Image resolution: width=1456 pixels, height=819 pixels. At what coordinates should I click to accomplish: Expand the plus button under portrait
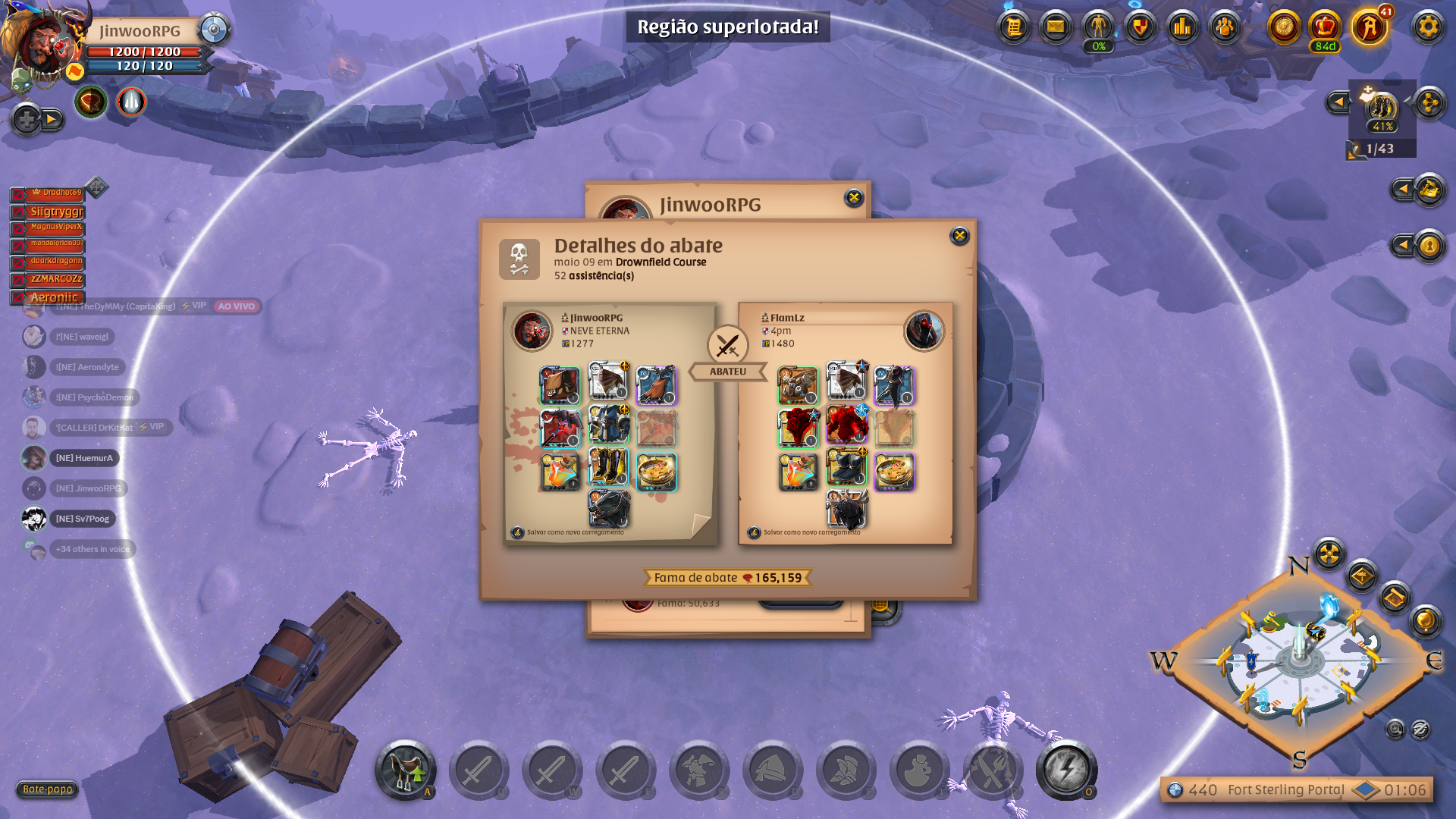(x=27, y=119)
